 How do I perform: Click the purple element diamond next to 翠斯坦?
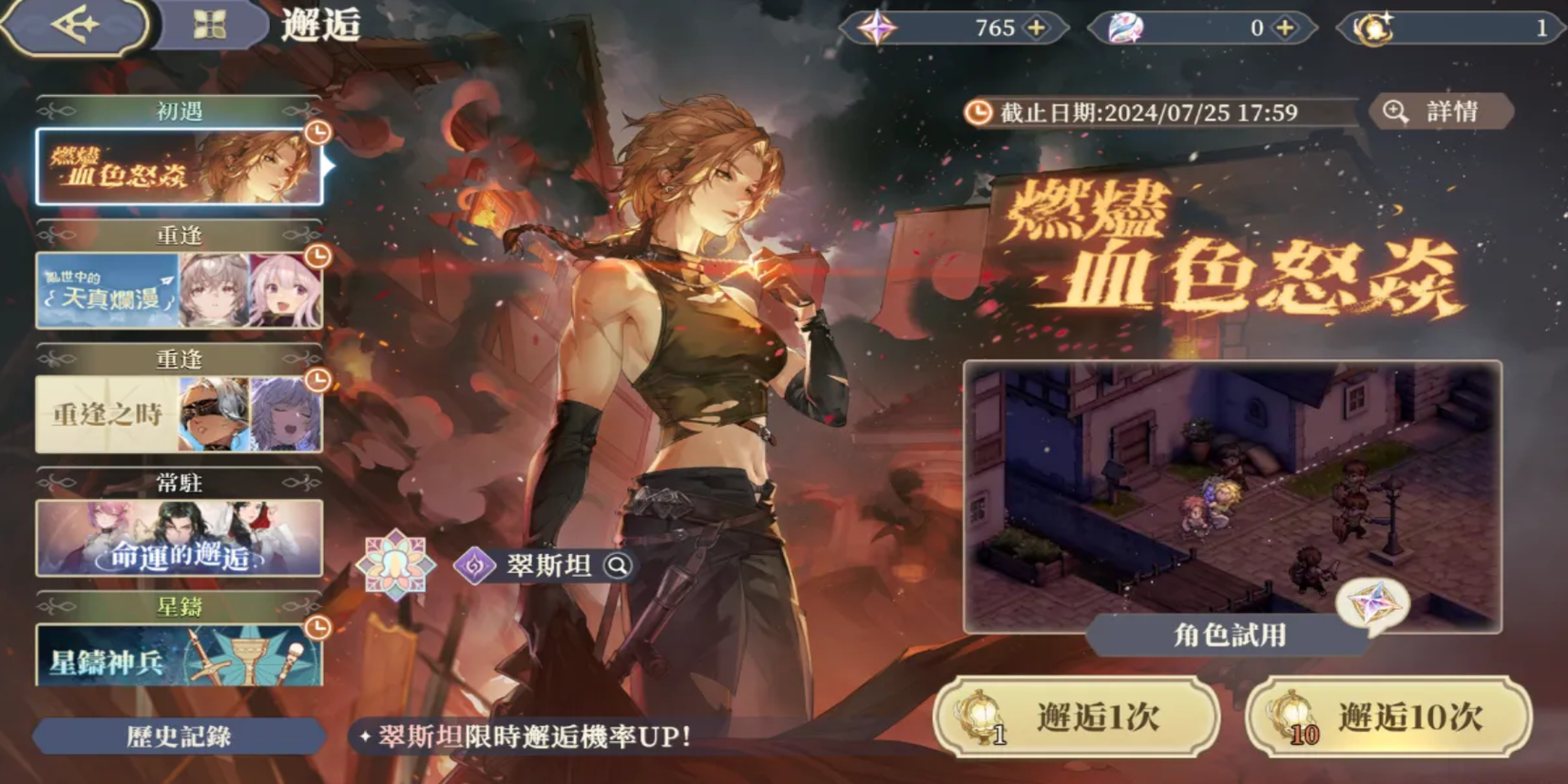click(x=473, y=564)
